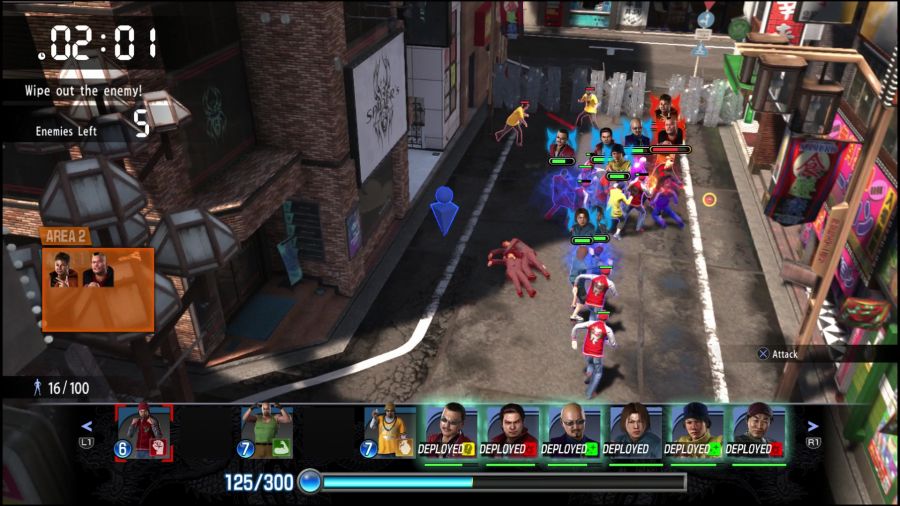Click the deployed man with glasses and mustache
This screenshot has height=506, width=900.
(x=446, y=433)
